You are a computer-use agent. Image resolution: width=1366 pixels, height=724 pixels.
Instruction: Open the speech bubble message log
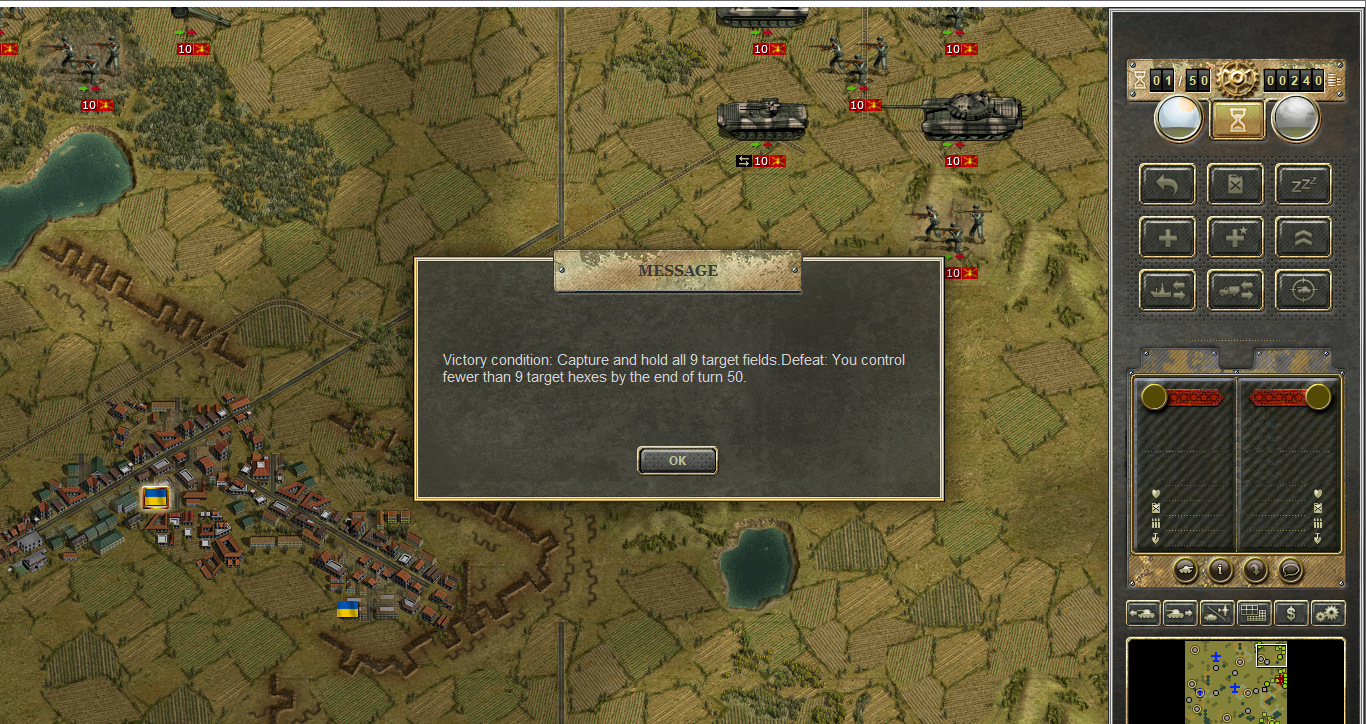click(x=1292, y=569)
